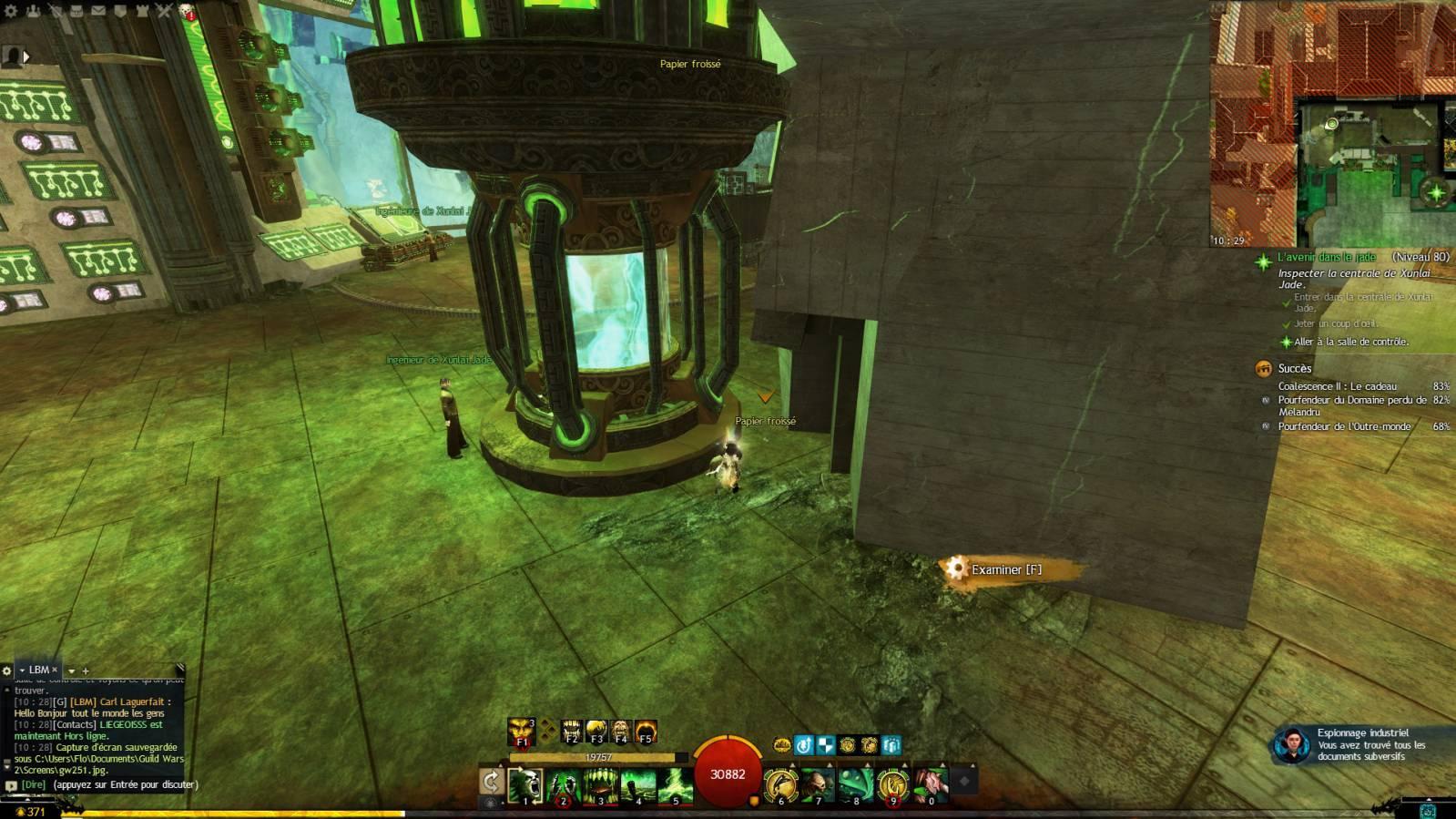Activate the screaming face skill in slot 1
1456x819 pixels.
pos(525,784)
